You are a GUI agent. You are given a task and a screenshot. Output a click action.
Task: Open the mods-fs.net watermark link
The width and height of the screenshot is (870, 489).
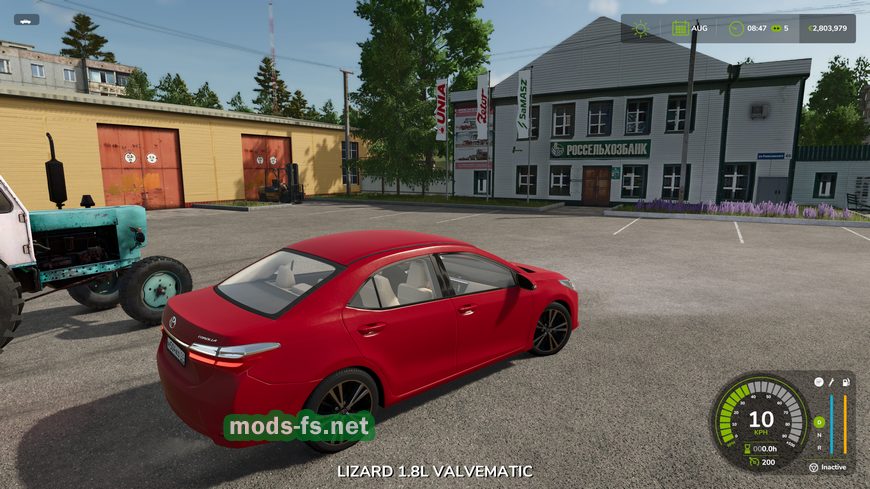click(299, 427)
